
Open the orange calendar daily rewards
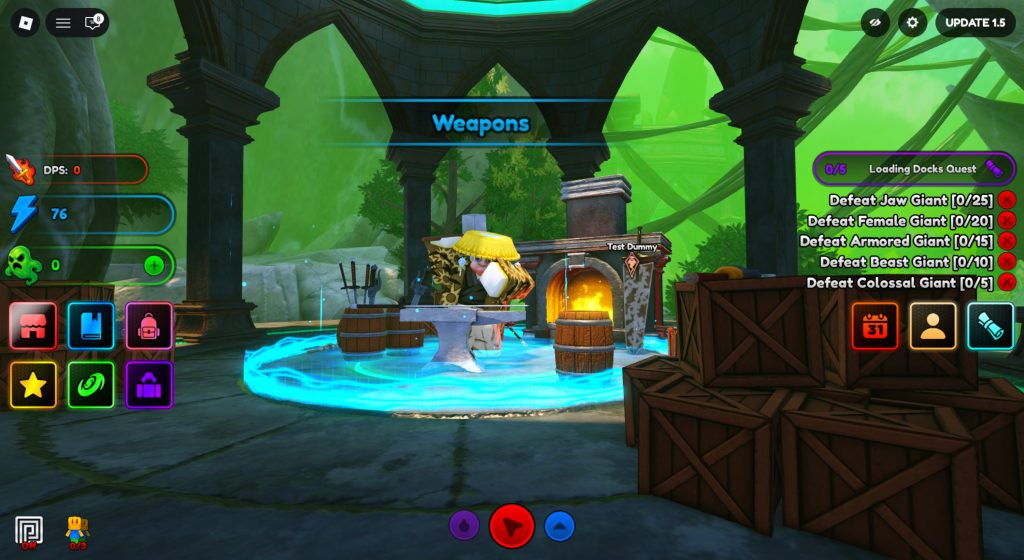(x=875, y=326)
